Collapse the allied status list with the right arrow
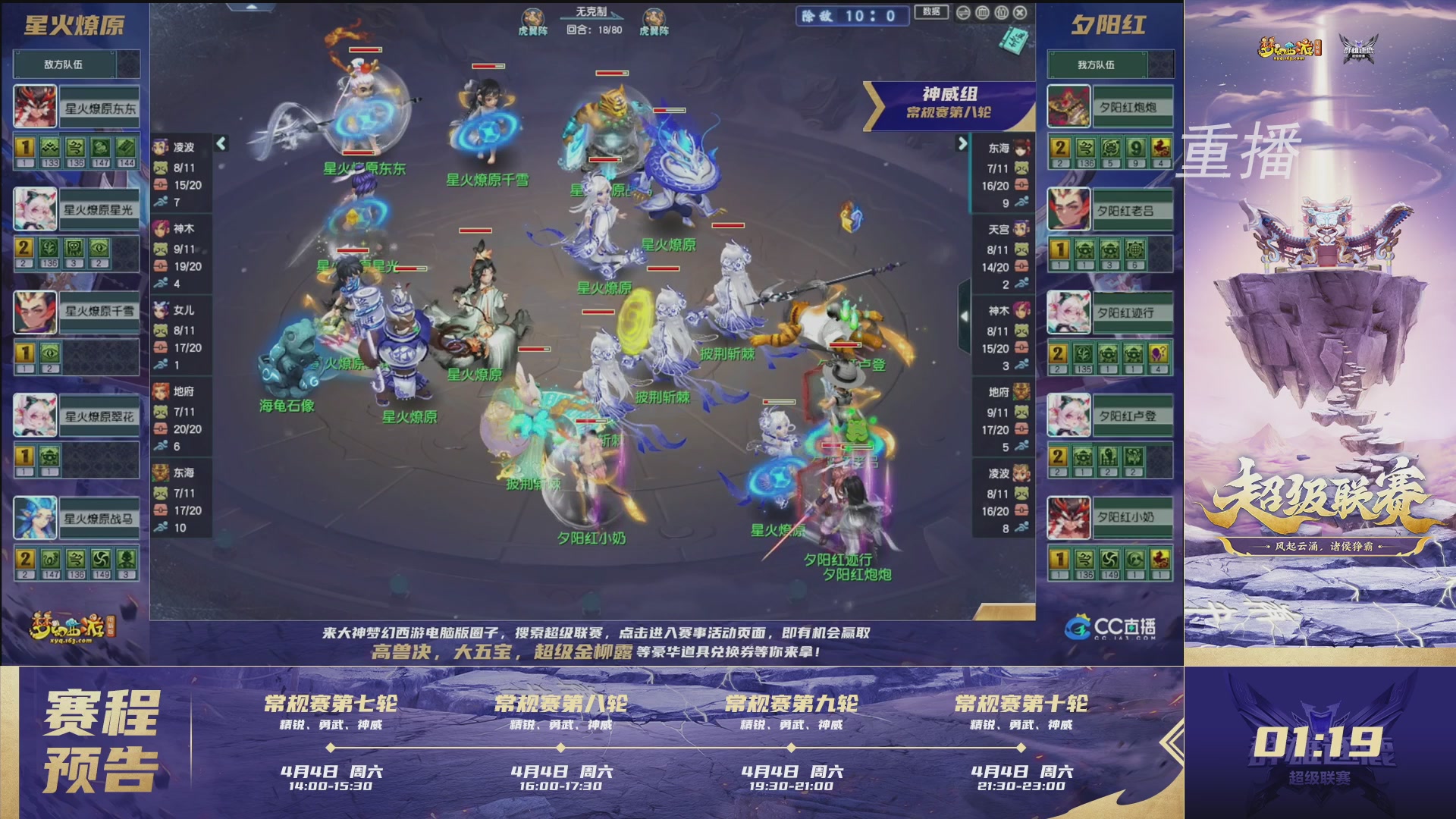Screen dimensions: 1456x819 pos(964,142)
